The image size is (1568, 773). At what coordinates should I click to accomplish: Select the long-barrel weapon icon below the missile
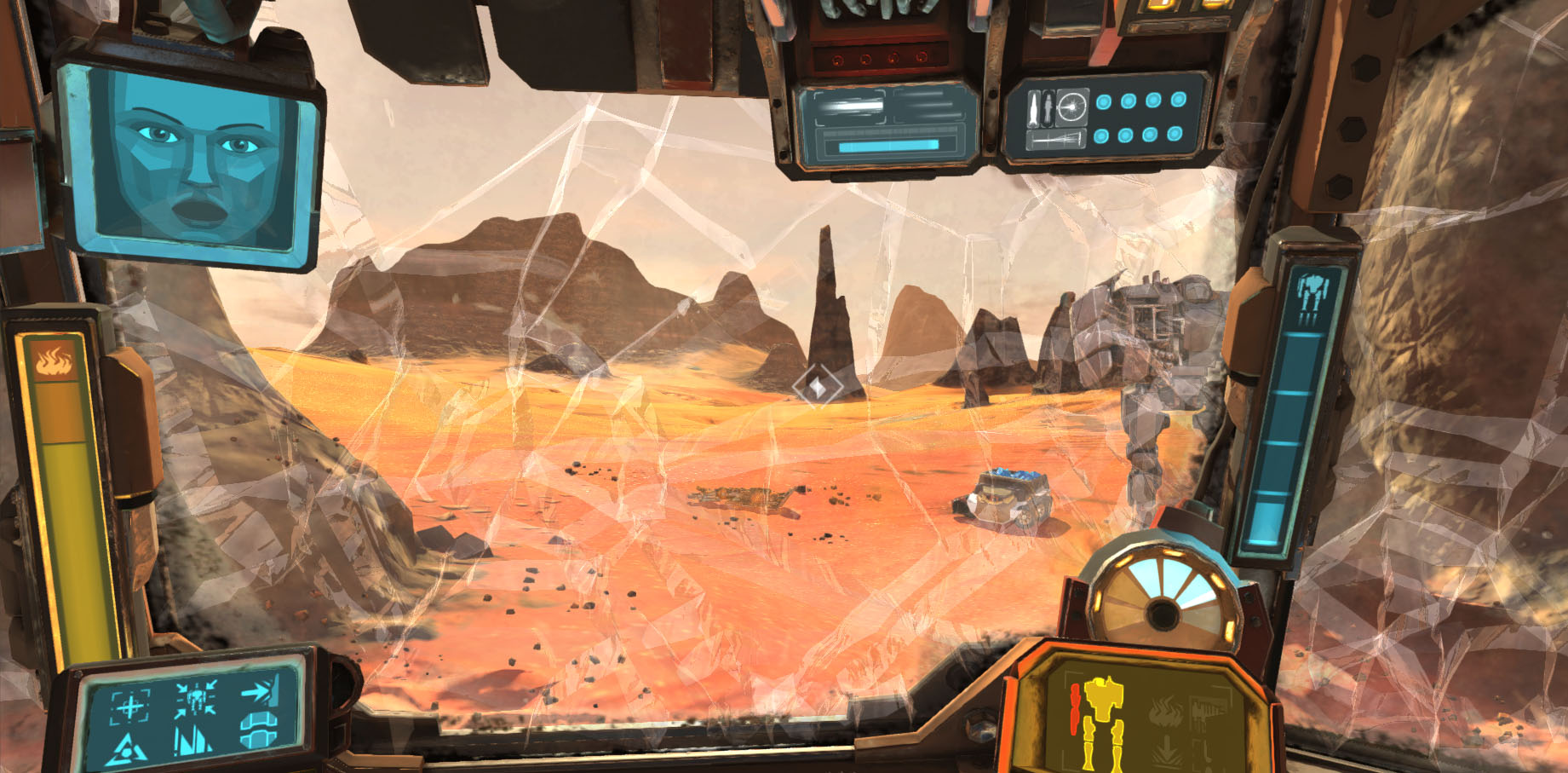(1054, 140)
